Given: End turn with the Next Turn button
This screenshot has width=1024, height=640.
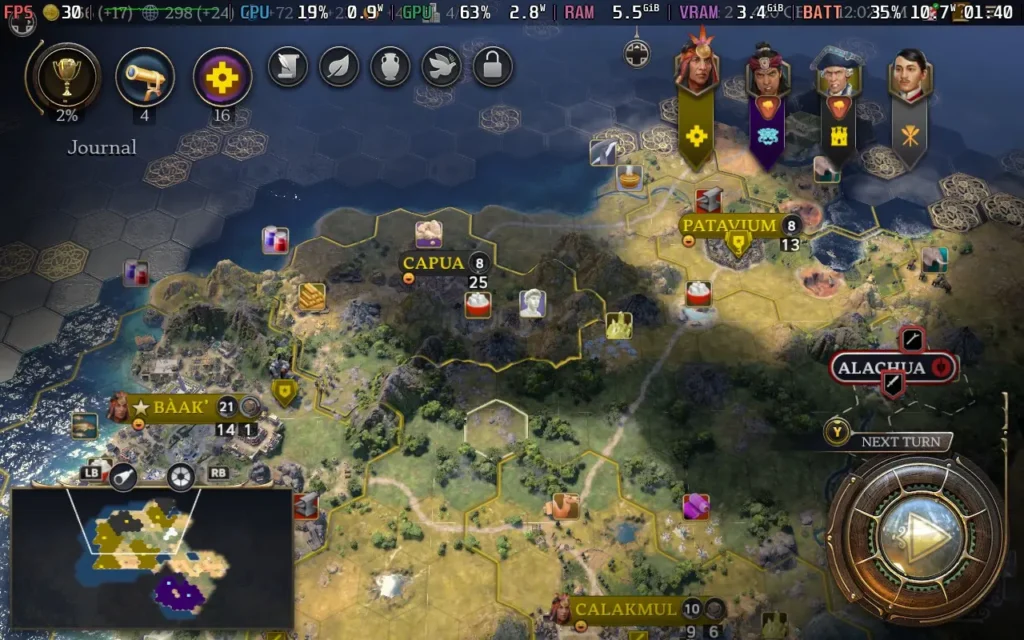Looking at the screenshot, I should pyautogui.click(x=916, y=537).
